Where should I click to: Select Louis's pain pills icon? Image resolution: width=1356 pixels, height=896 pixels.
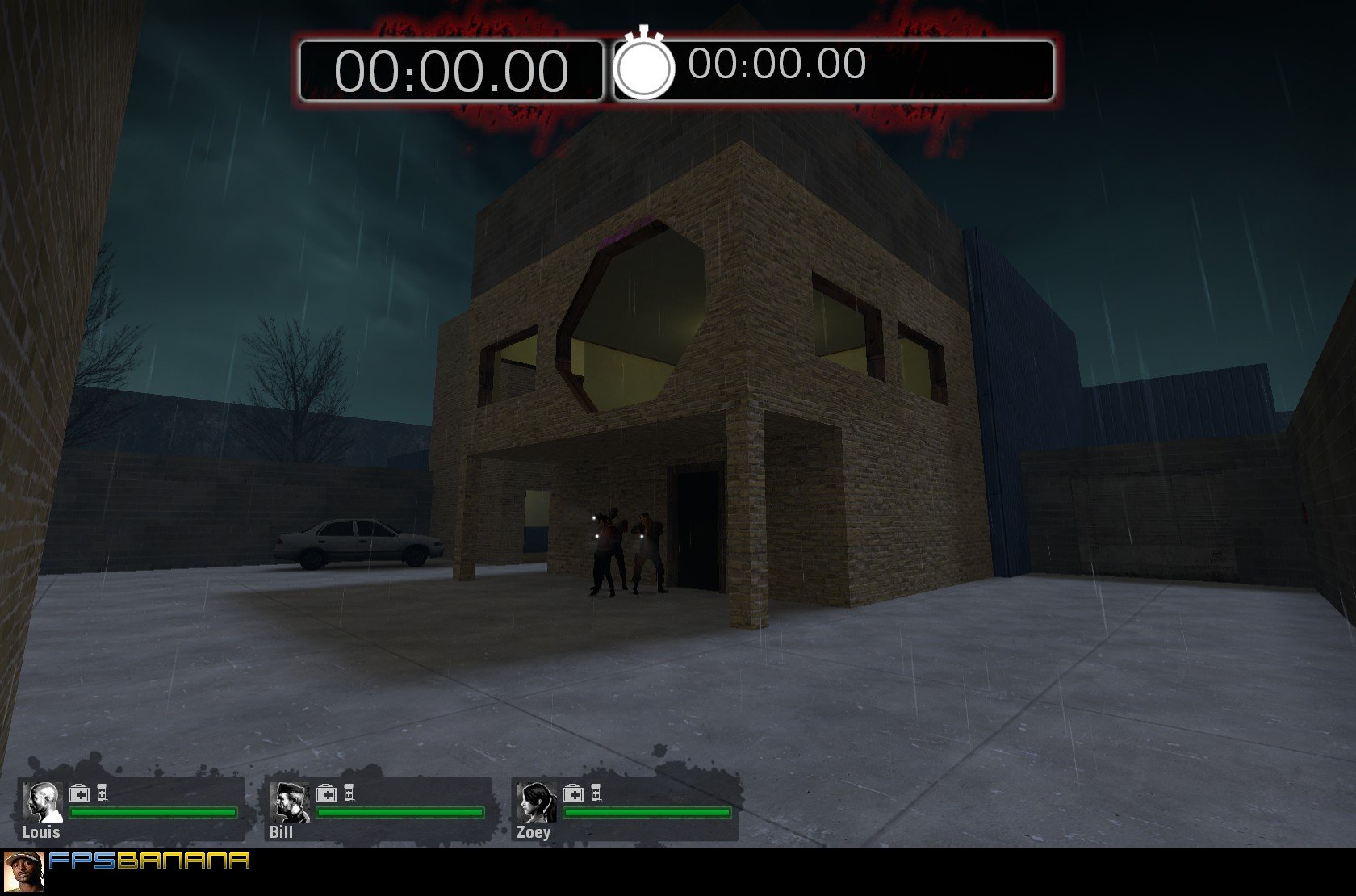pyautogui.click(x=102, y=793)
